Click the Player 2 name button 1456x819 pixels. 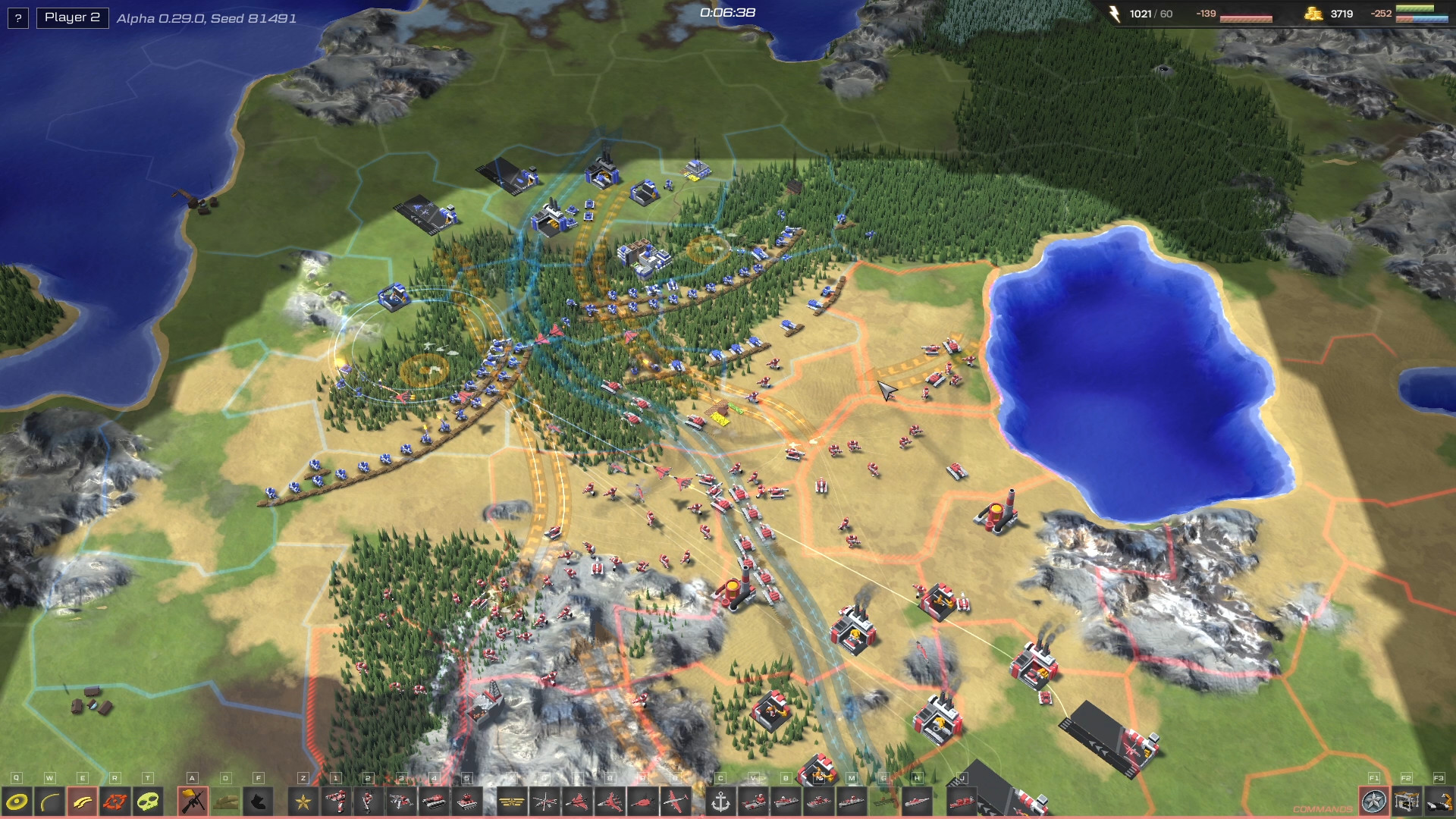pos(72,17)
